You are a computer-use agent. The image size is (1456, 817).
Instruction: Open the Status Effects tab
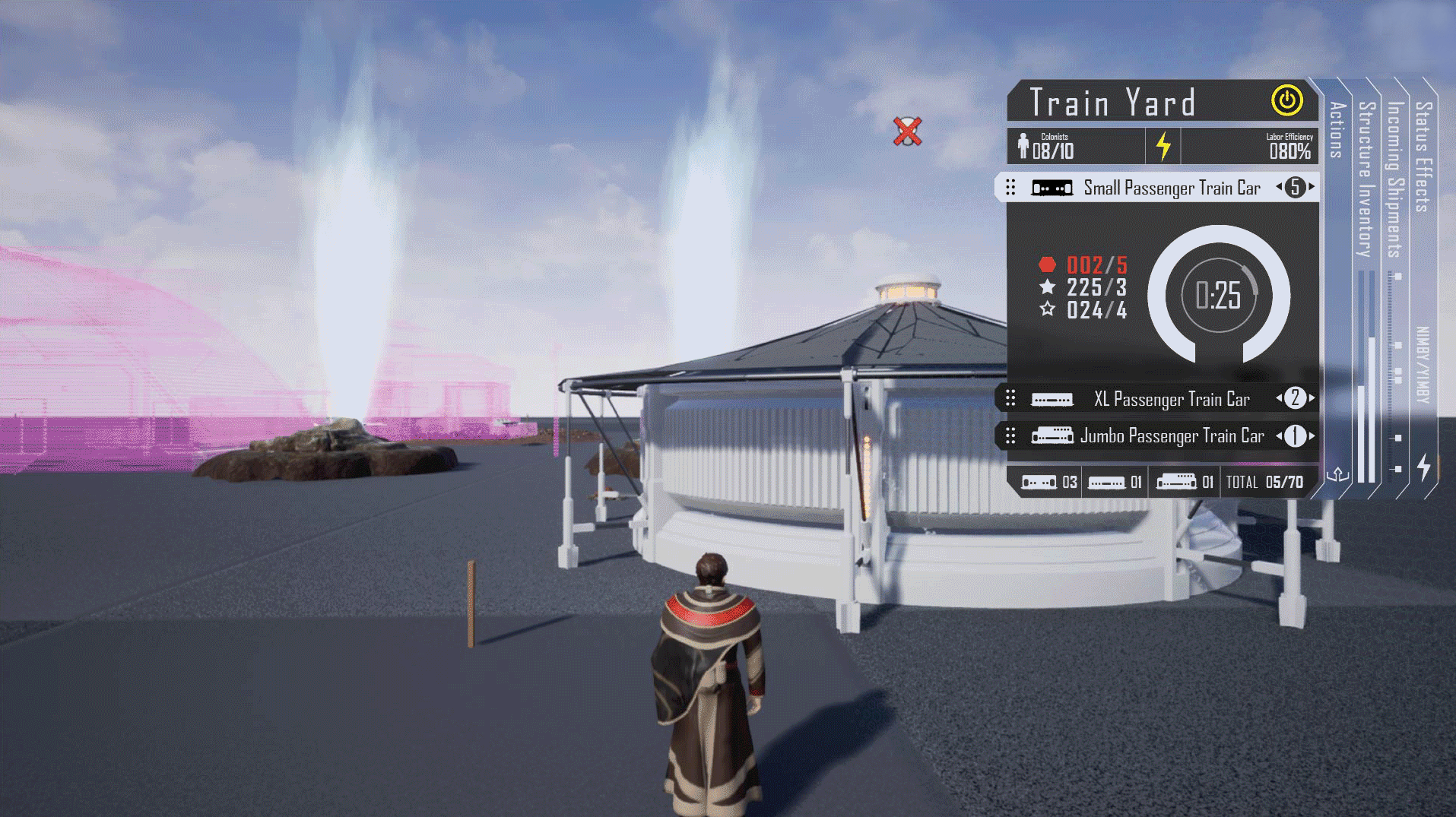1423,157
